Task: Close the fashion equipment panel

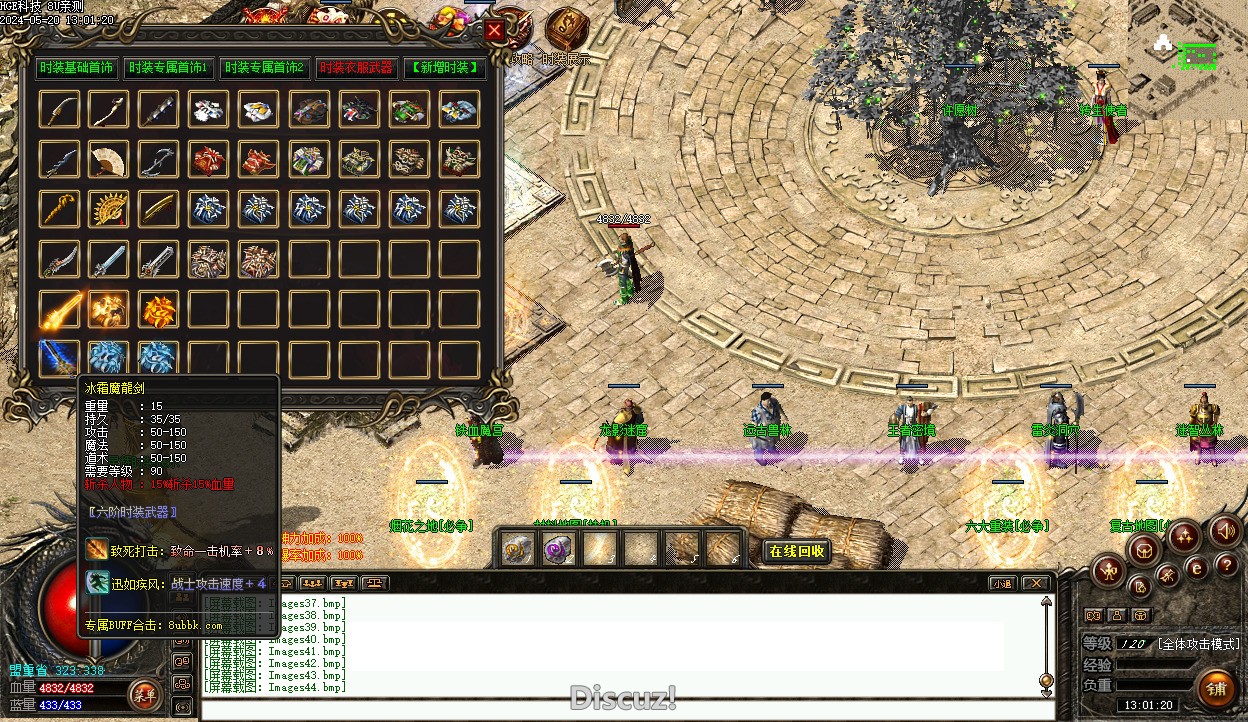Action: point(494,30)
